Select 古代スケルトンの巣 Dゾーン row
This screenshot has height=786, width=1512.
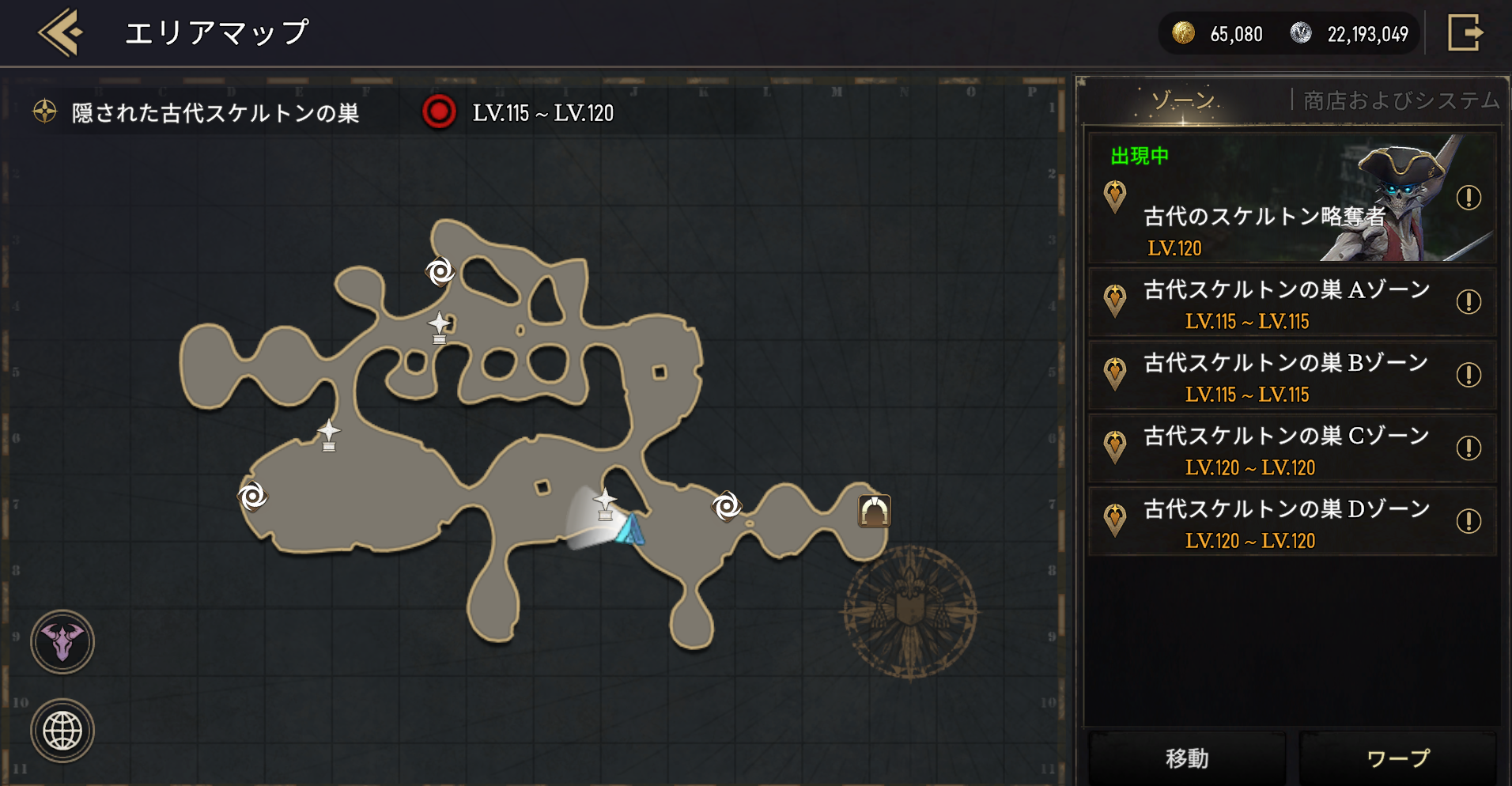pyautogui.click(x=1285, y=522)
